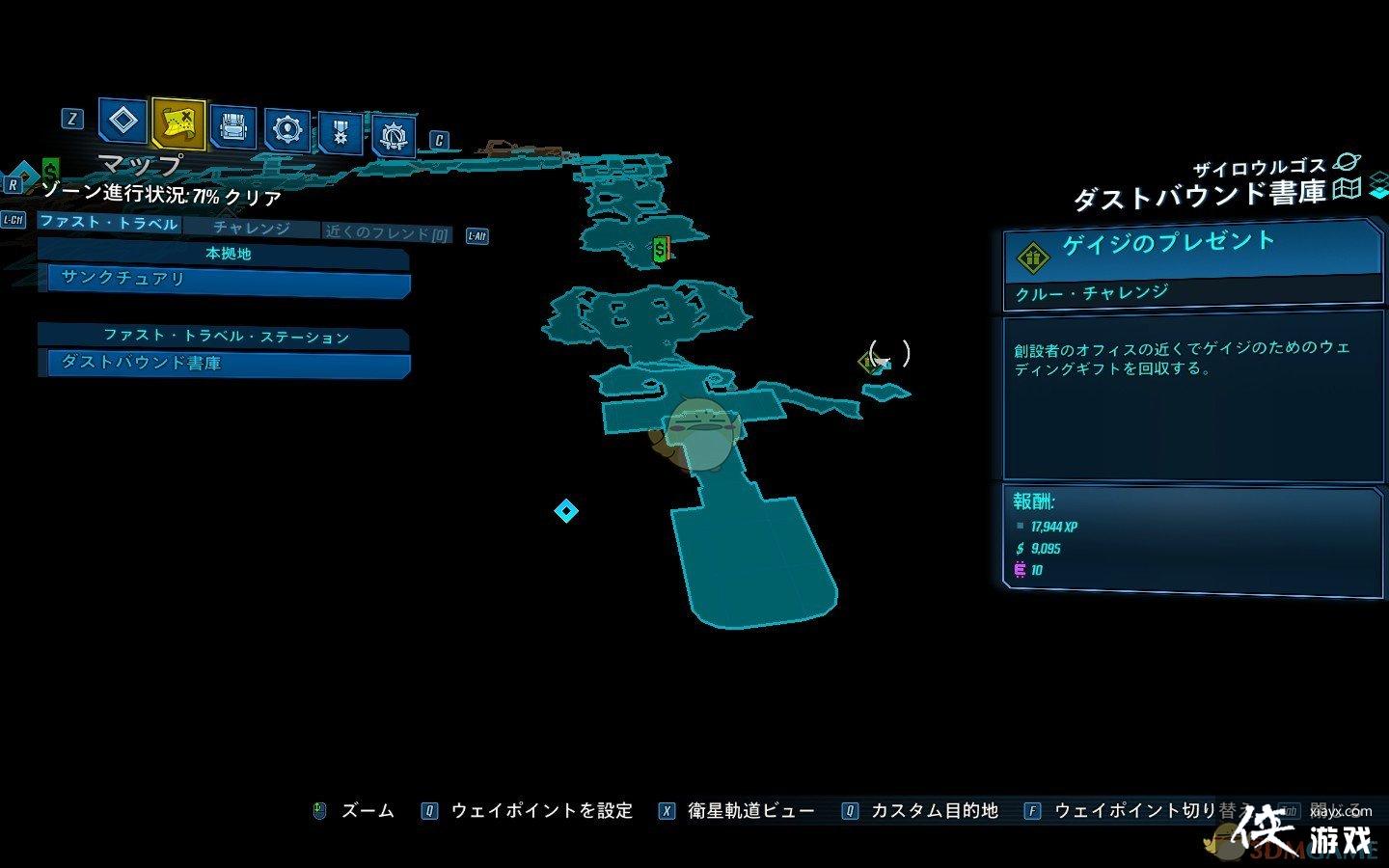The width and height of the screenshot is (1389, 868).
Task: Click the blue waypoint diamond on the map
Action: tap(567, 513)
